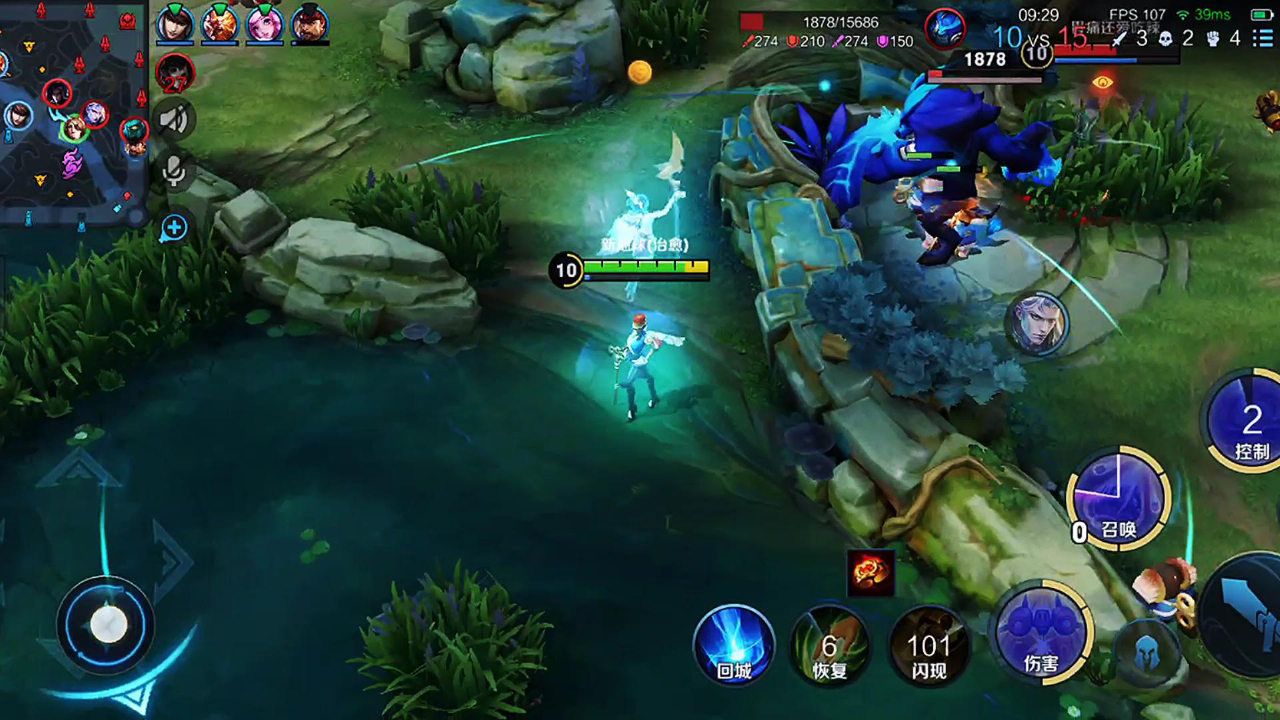Open the blue plus quick-chat bubble
Image resolution: width=1280 pixels, height=720 pixels.
pyautogui.click(x=174, y=228)
